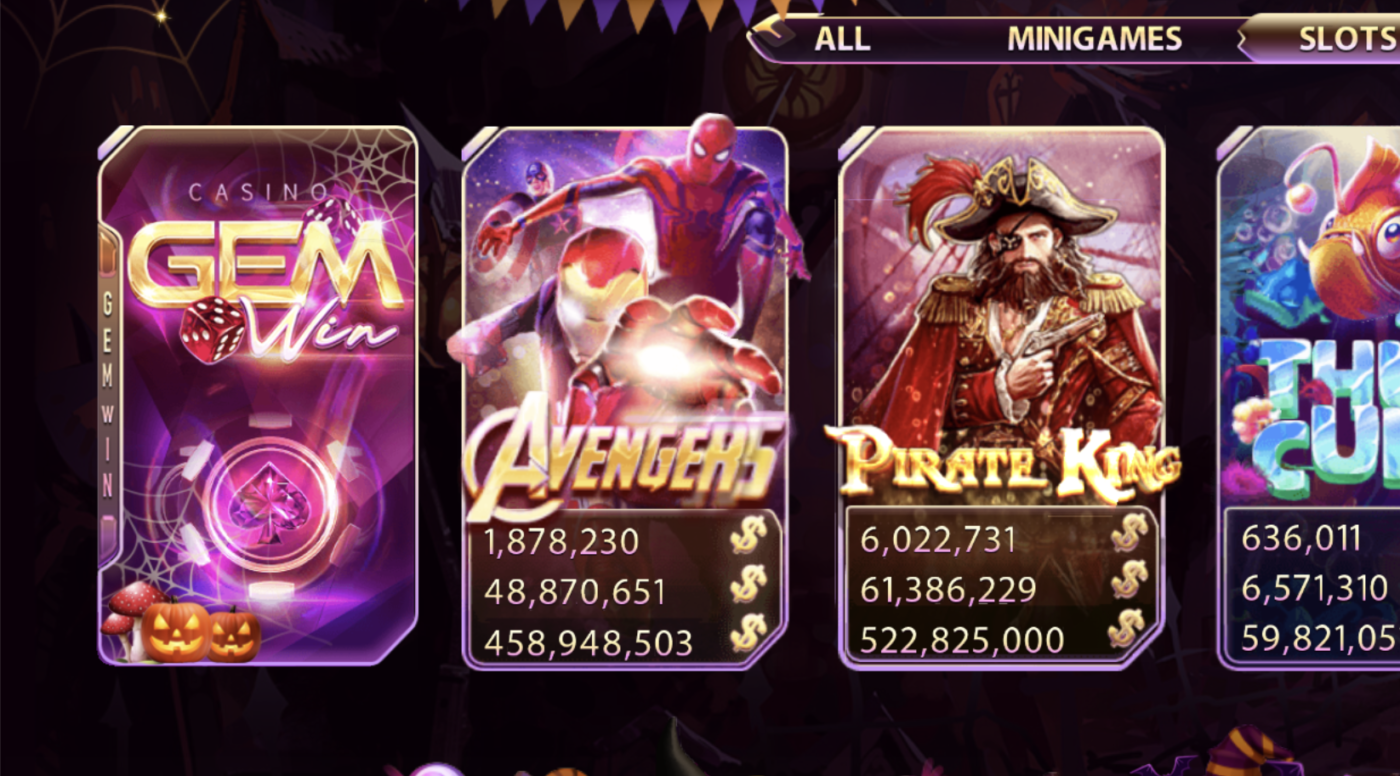Select the ALL games tab

[845, 38]
